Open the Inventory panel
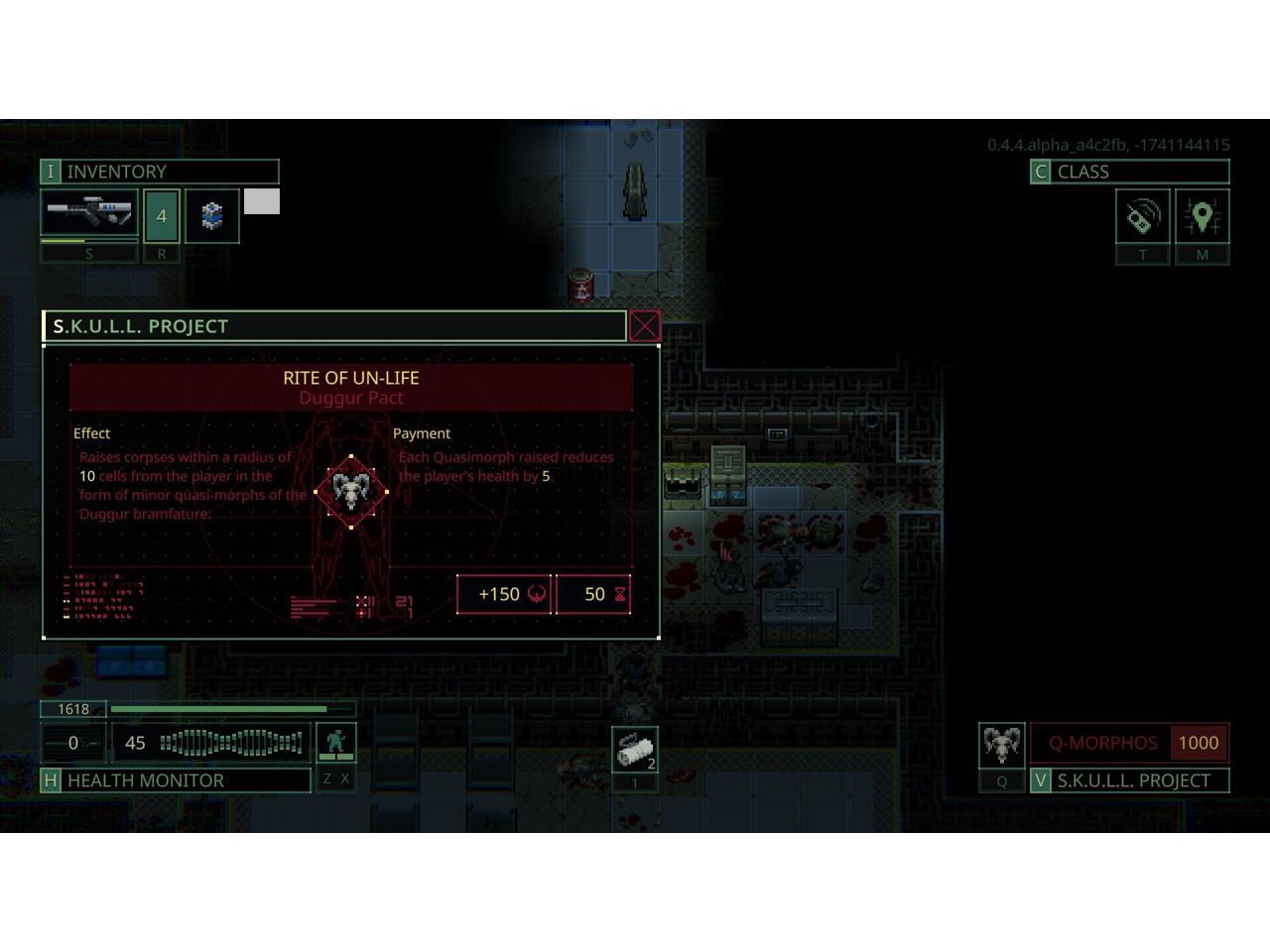Viewport: 1270px width, 952px height. click(159, 172)
